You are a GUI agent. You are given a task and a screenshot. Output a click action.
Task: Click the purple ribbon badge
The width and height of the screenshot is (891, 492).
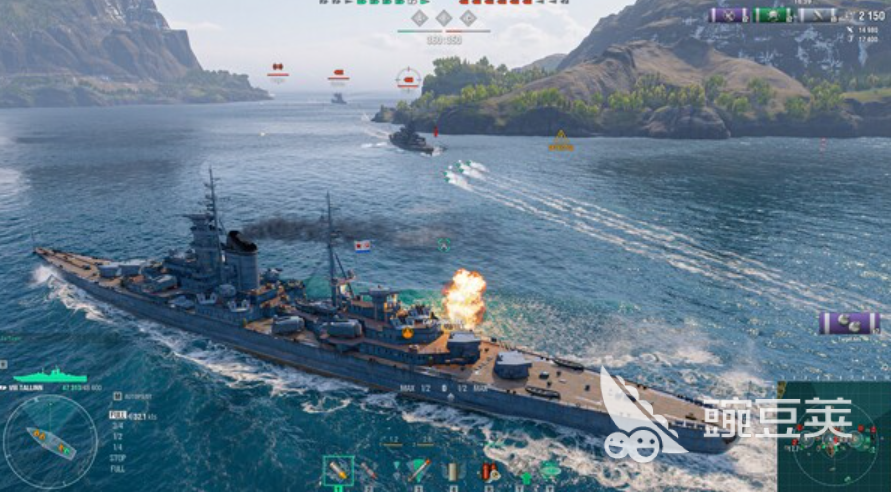(x=729, y=15)
